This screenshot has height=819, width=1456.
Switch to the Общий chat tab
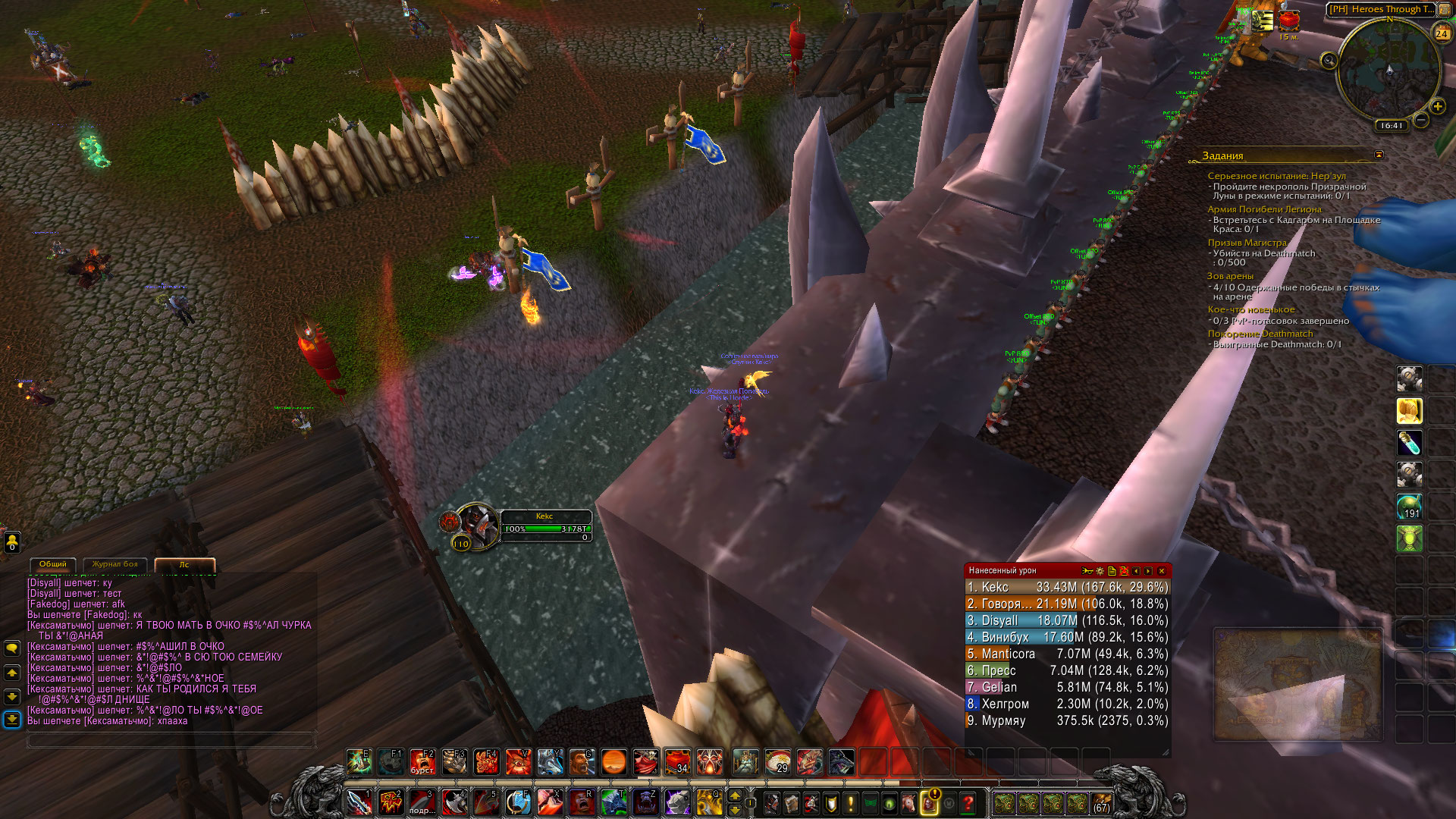[53, 564]
